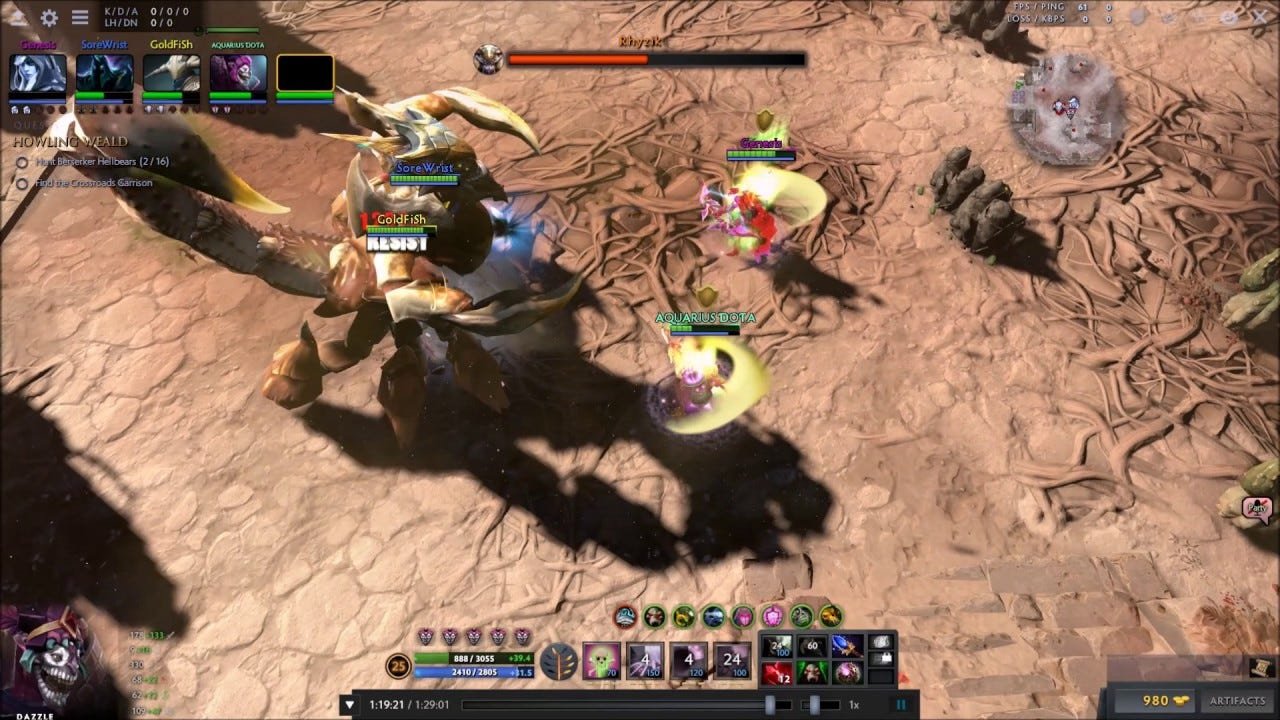The height and width of the screenshot is (720, 1280).
Task: Open the hamburger menu at top left
Action: tap(79, 17)
